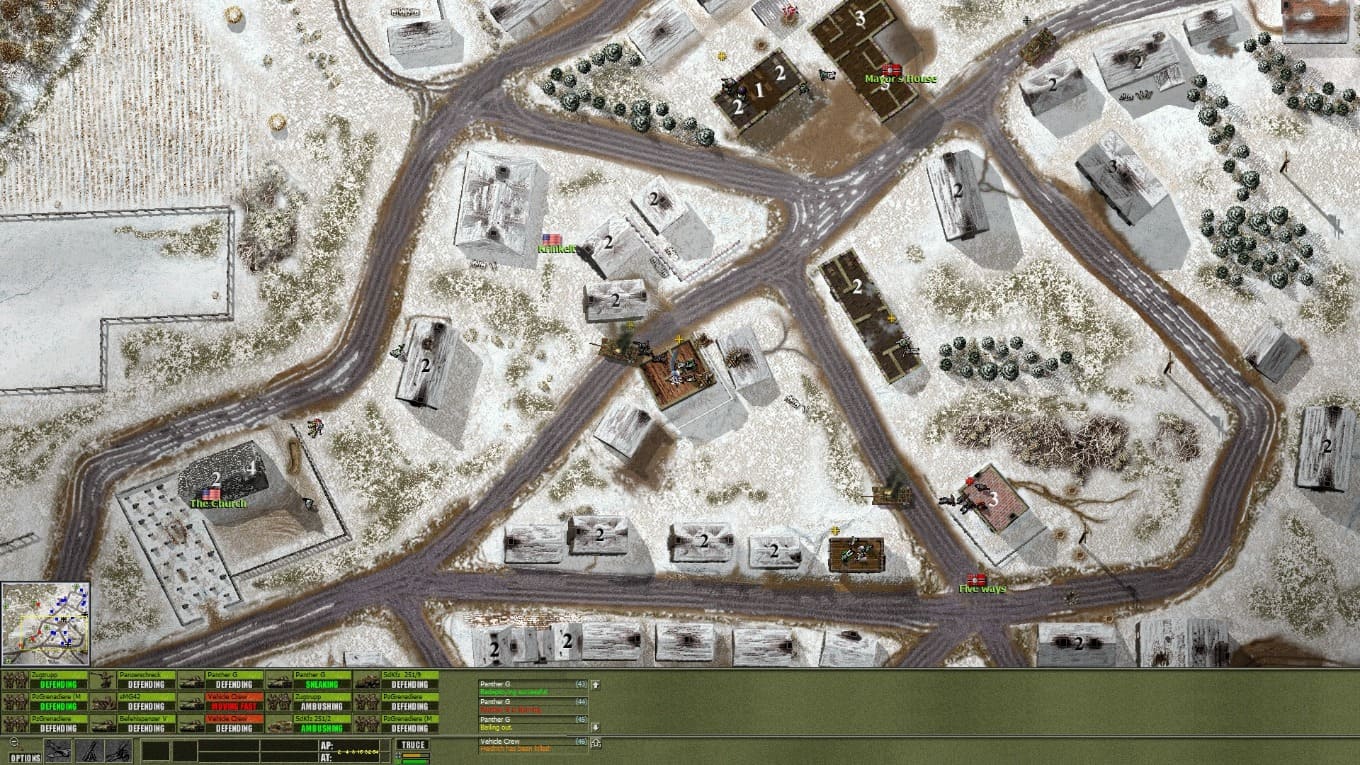Call in the air strike support

[x=58, y=750]
